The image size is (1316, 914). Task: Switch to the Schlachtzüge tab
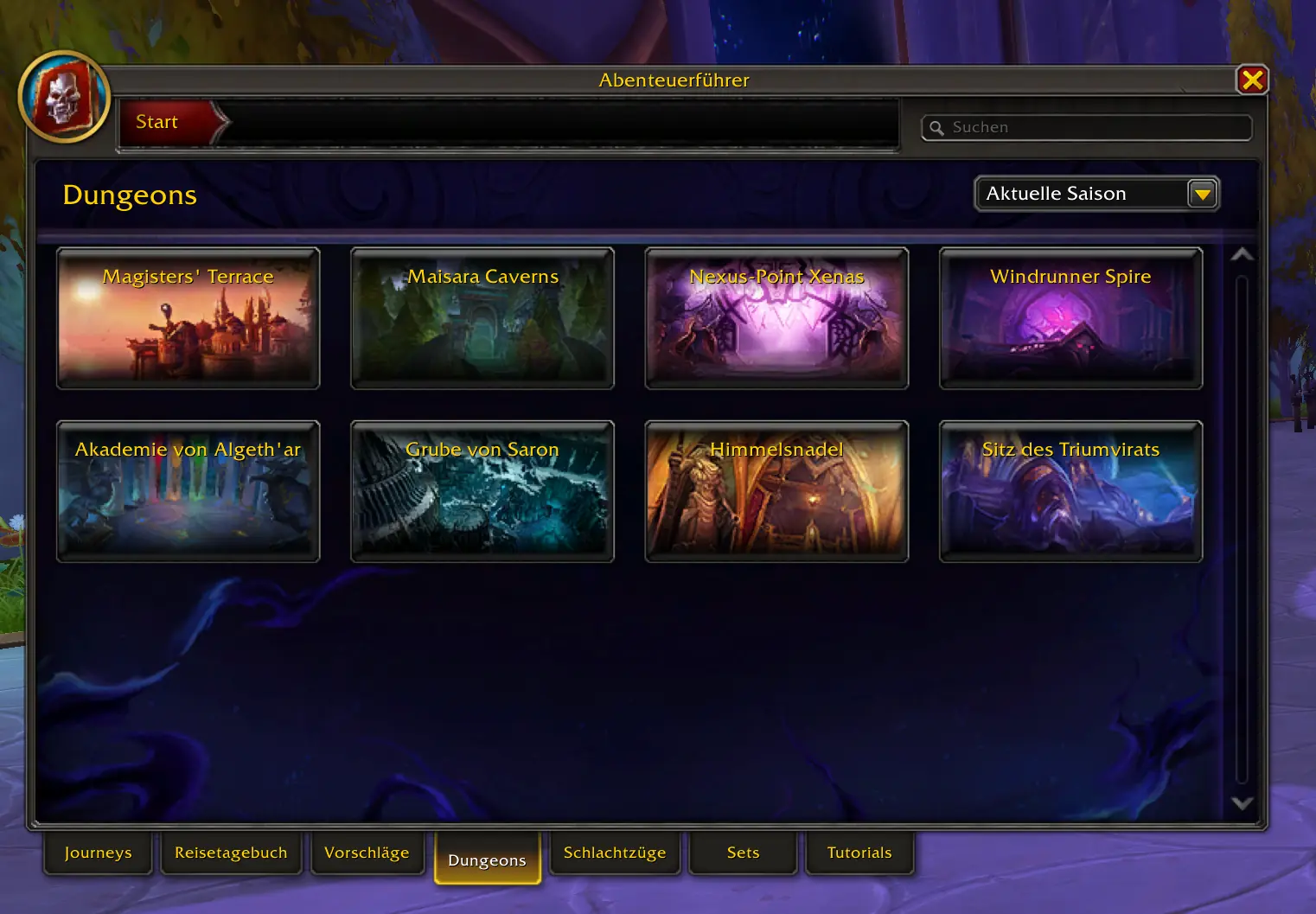coord(615,853)
